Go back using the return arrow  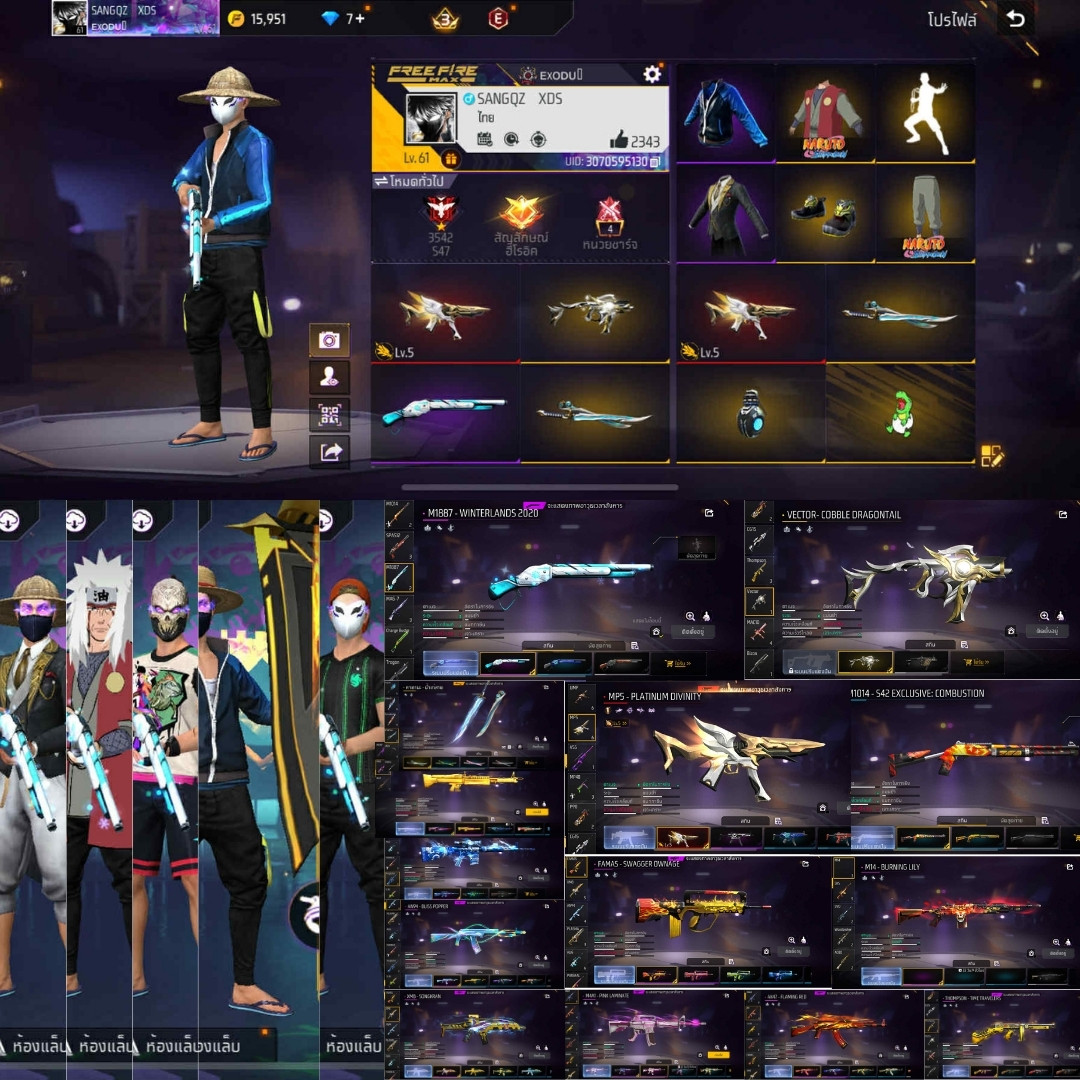[x=1016, y=19]
